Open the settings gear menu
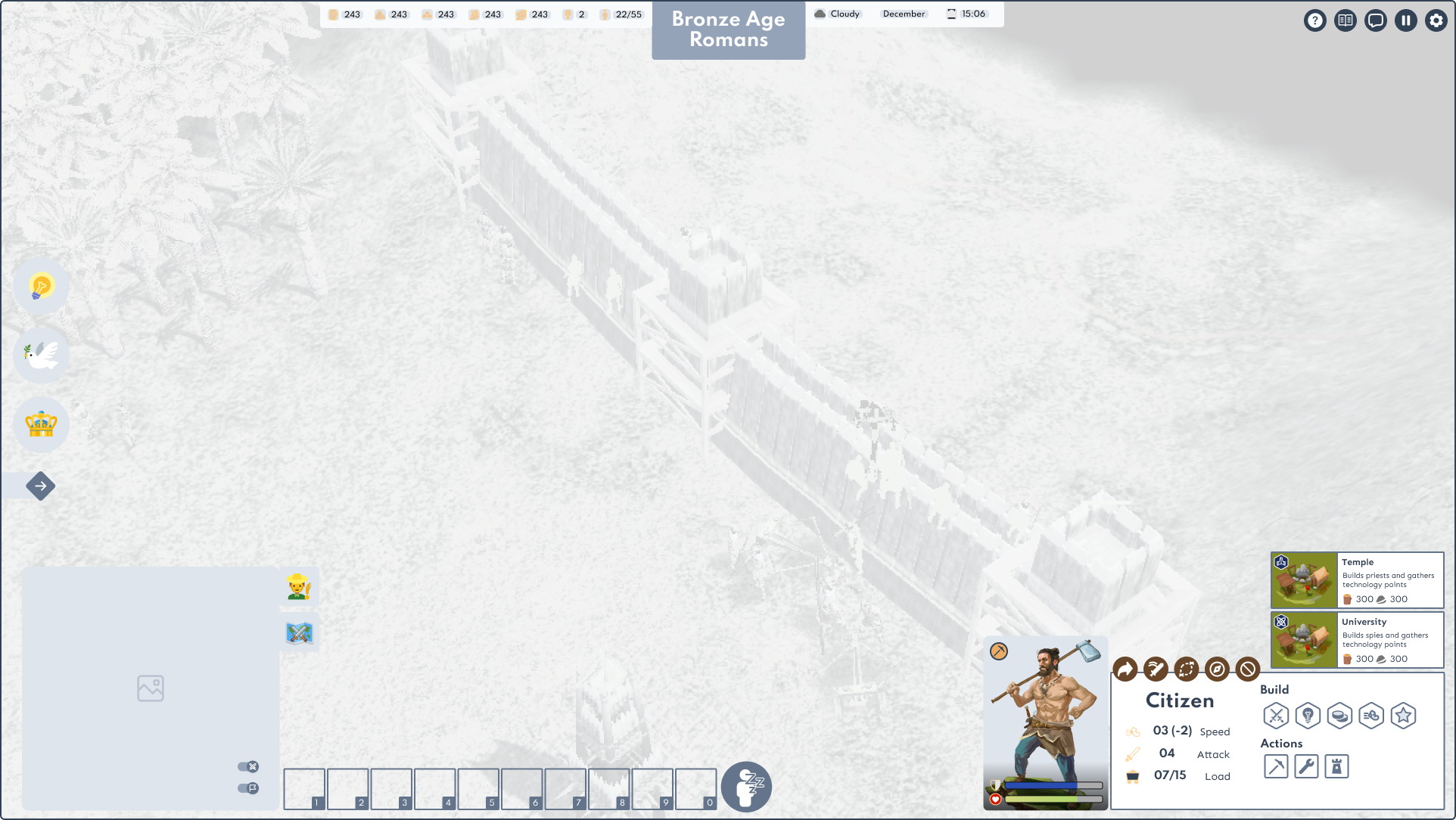 click(x=1436, y=20)
